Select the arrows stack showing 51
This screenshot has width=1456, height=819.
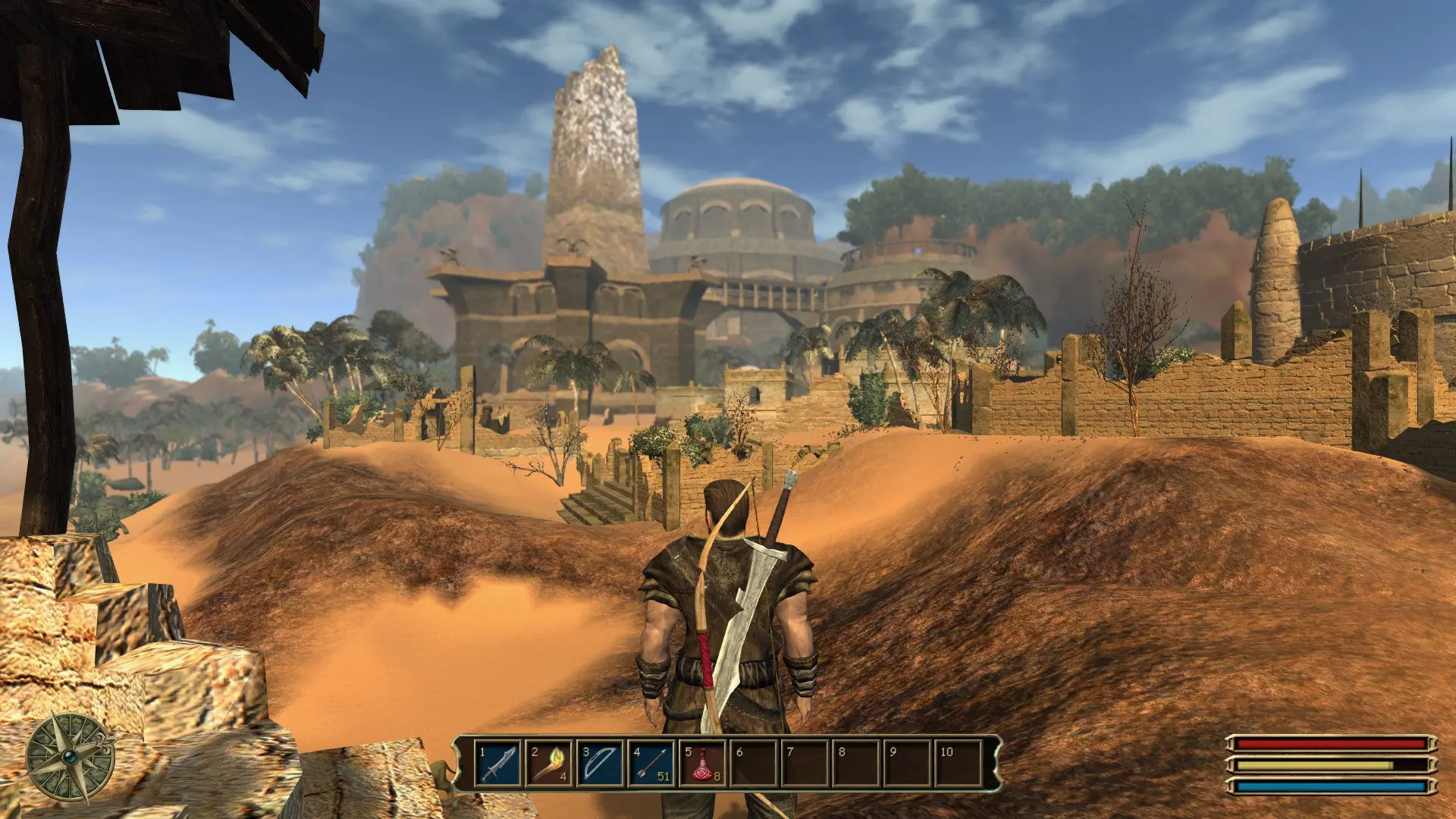[x=651, y=764]
